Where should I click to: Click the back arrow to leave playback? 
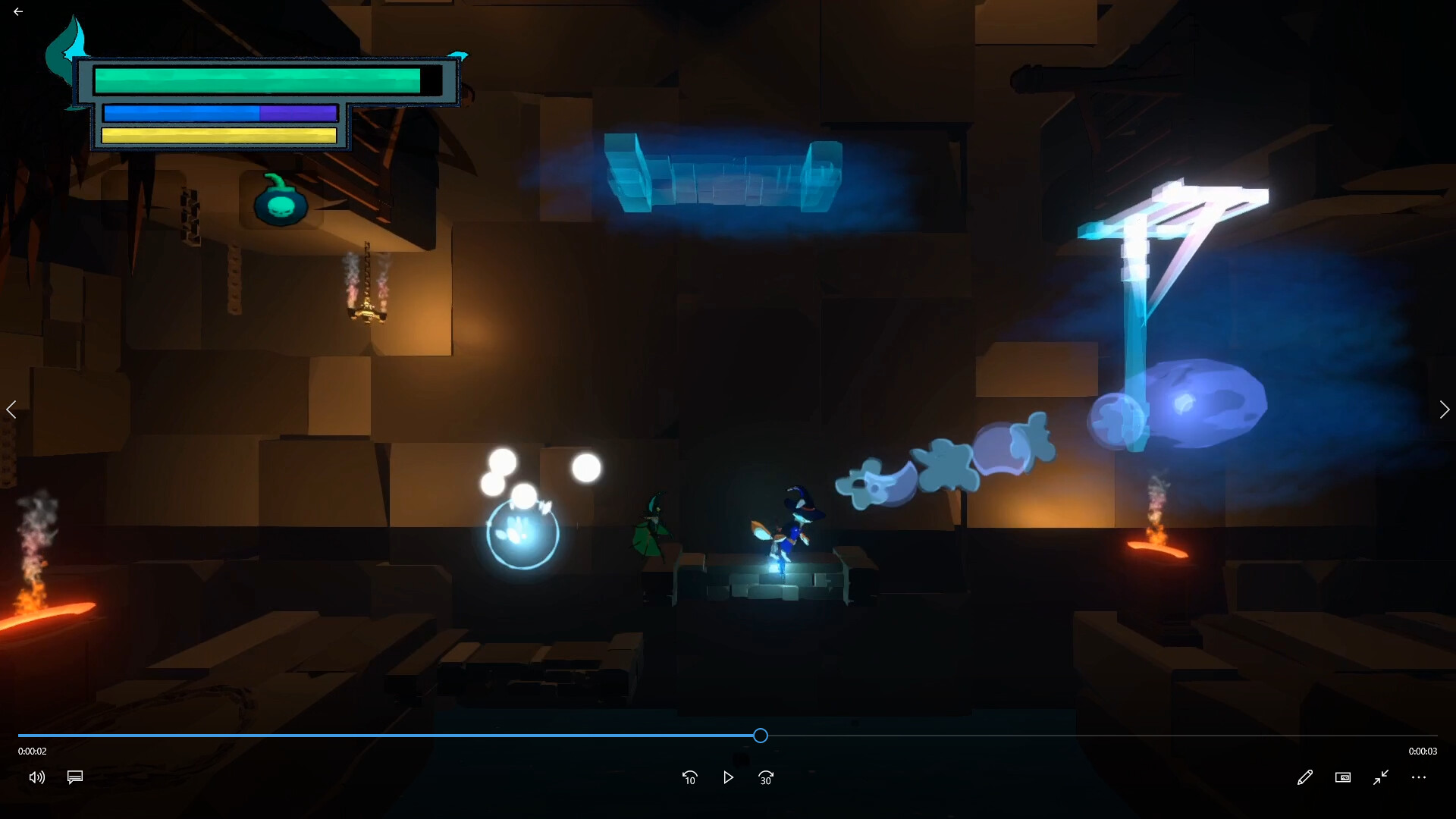click(18, 11)
